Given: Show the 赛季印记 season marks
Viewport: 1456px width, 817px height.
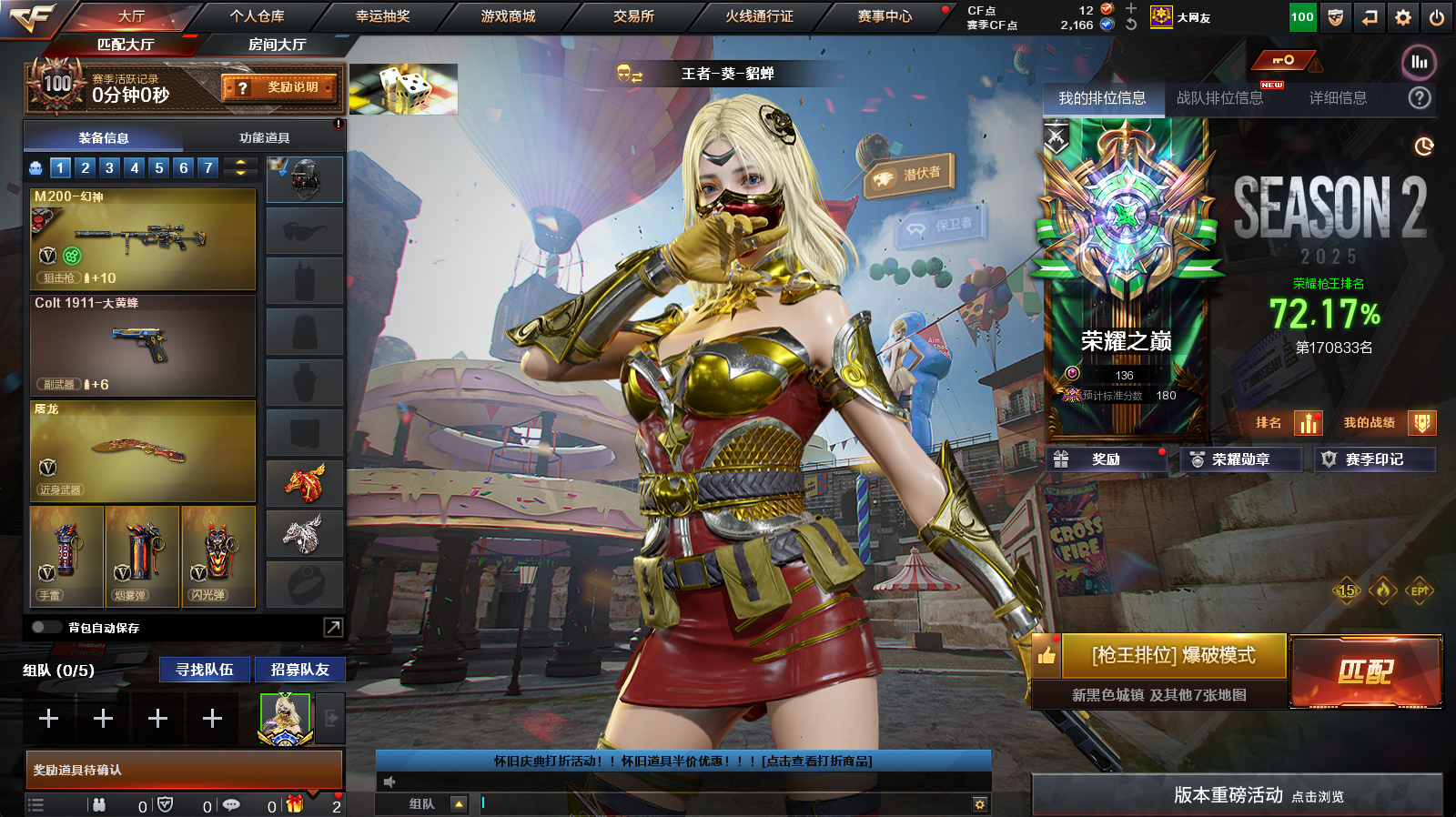Looking at the screenshot, I should click(1374, 459).
